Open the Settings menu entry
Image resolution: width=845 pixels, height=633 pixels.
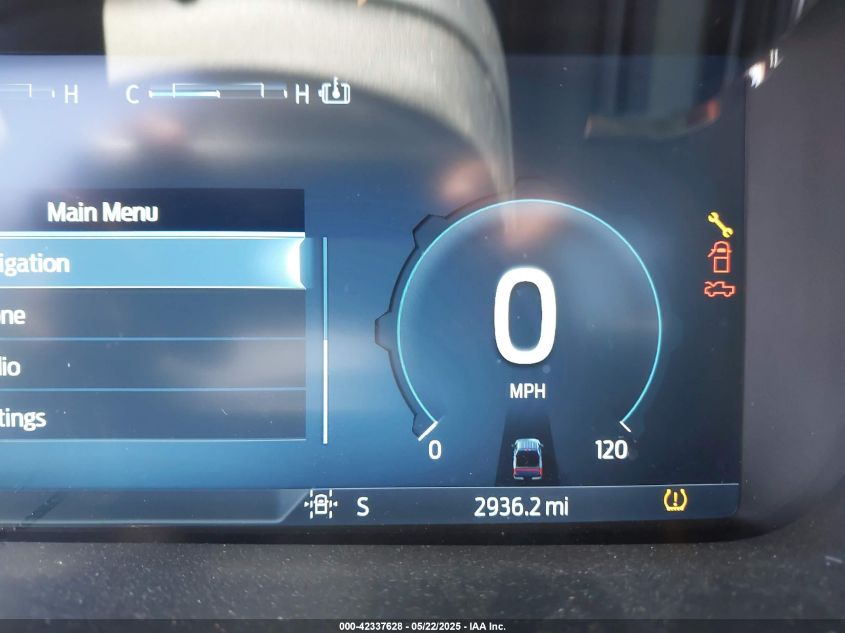(x=150, y=417)
